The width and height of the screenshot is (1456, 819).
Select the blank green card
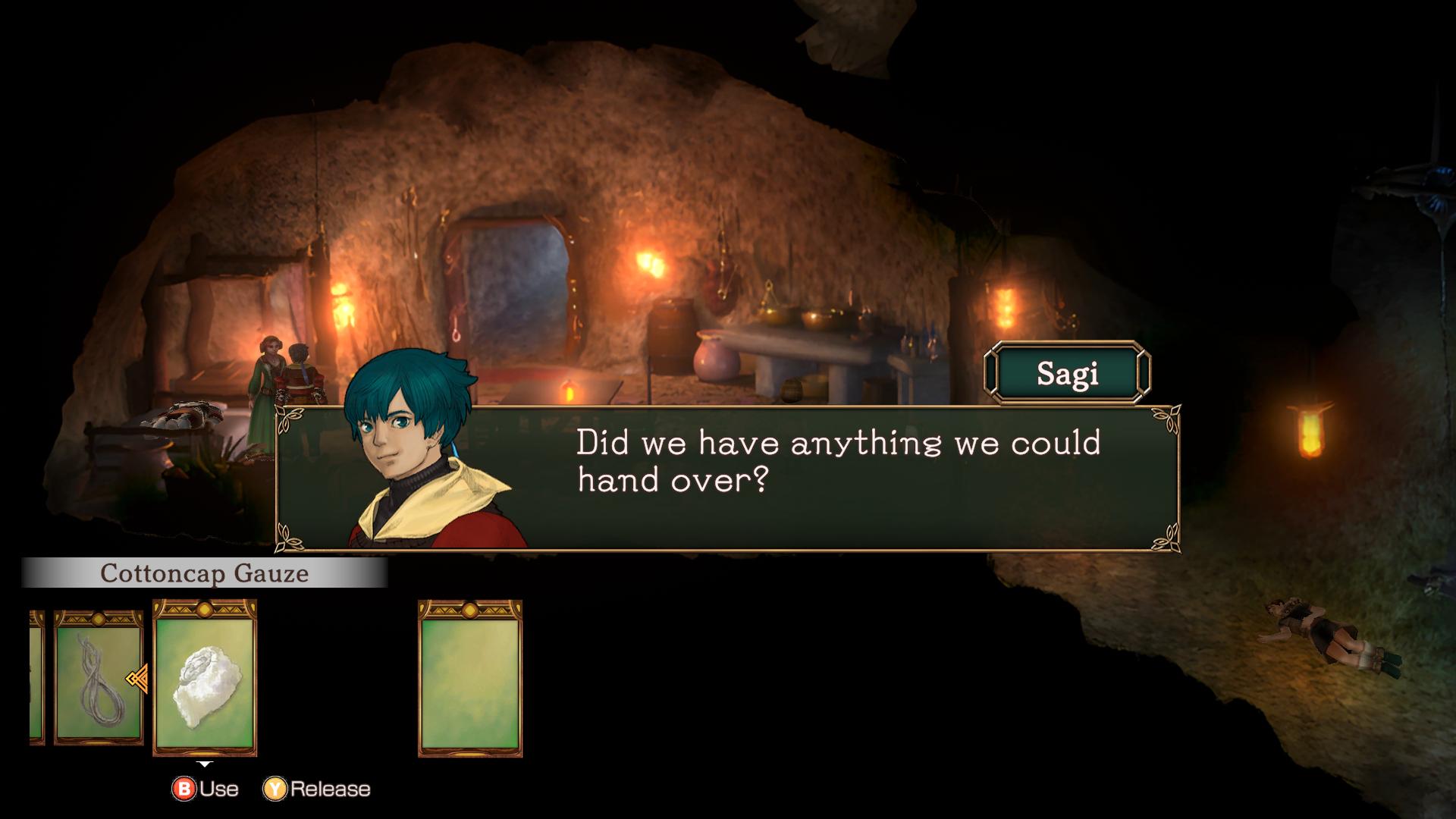[x=469, y=677]
